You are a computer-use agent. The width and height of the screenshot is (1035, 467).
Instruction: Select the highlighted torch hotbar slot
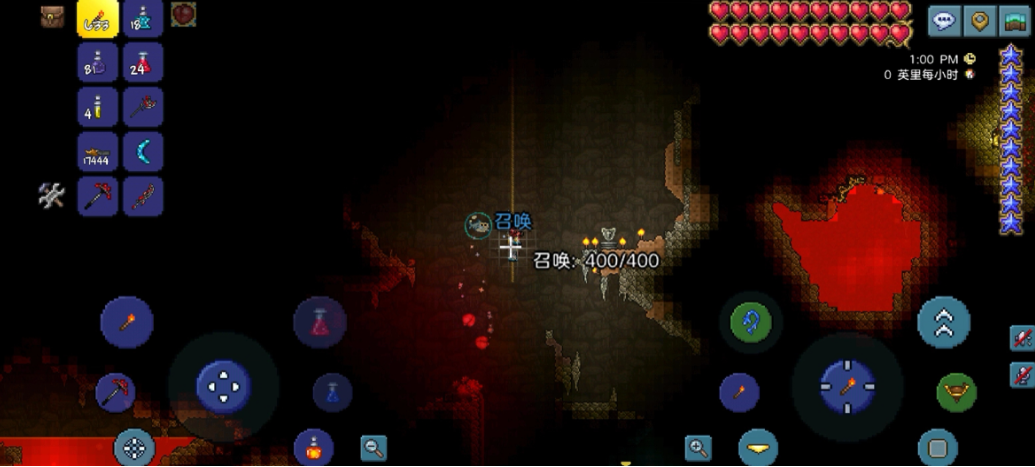98,19
